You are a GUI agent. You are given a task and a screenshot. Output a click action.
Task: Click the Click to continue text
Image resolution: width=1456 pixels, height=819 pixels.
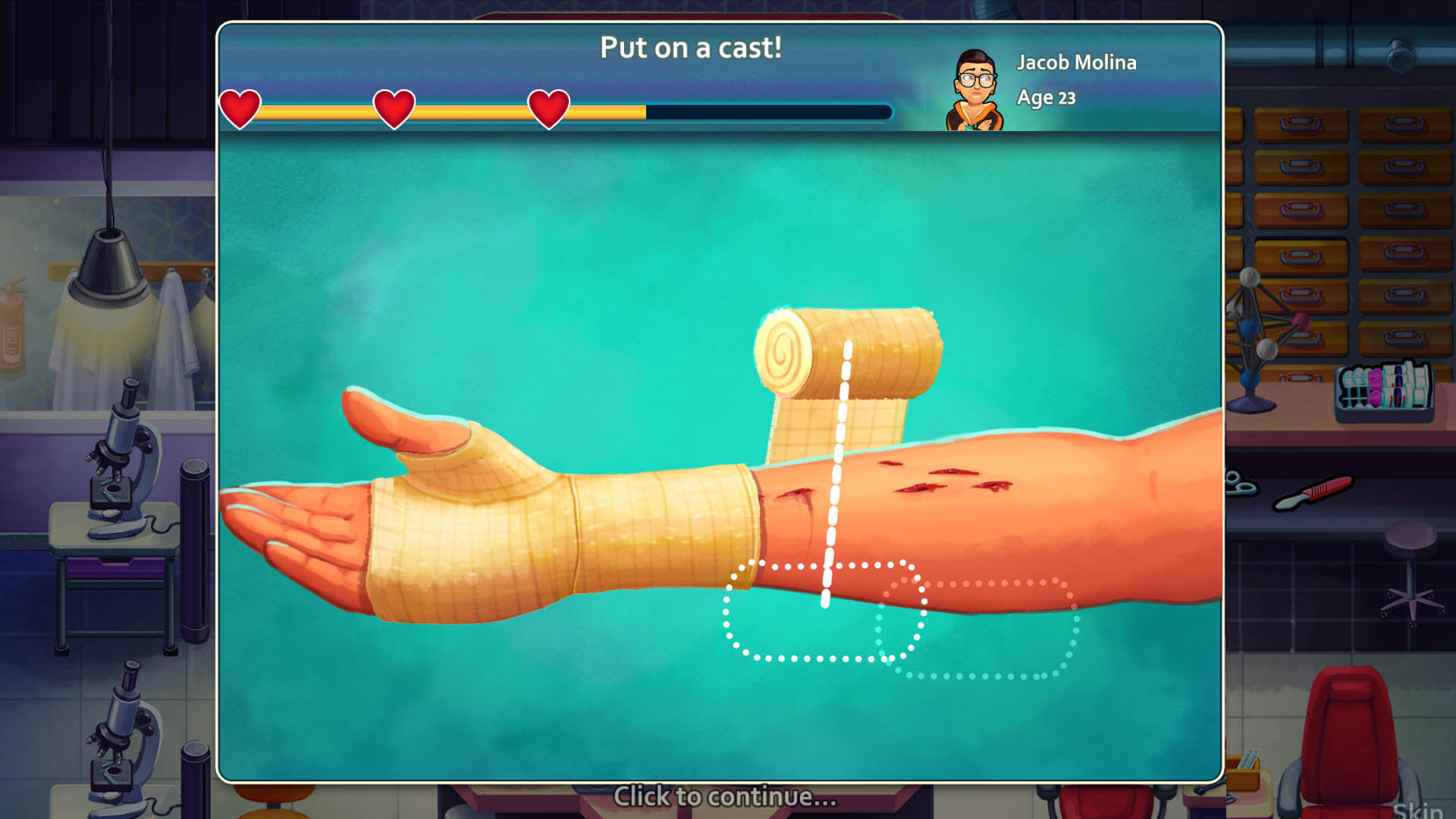[726, 796]
